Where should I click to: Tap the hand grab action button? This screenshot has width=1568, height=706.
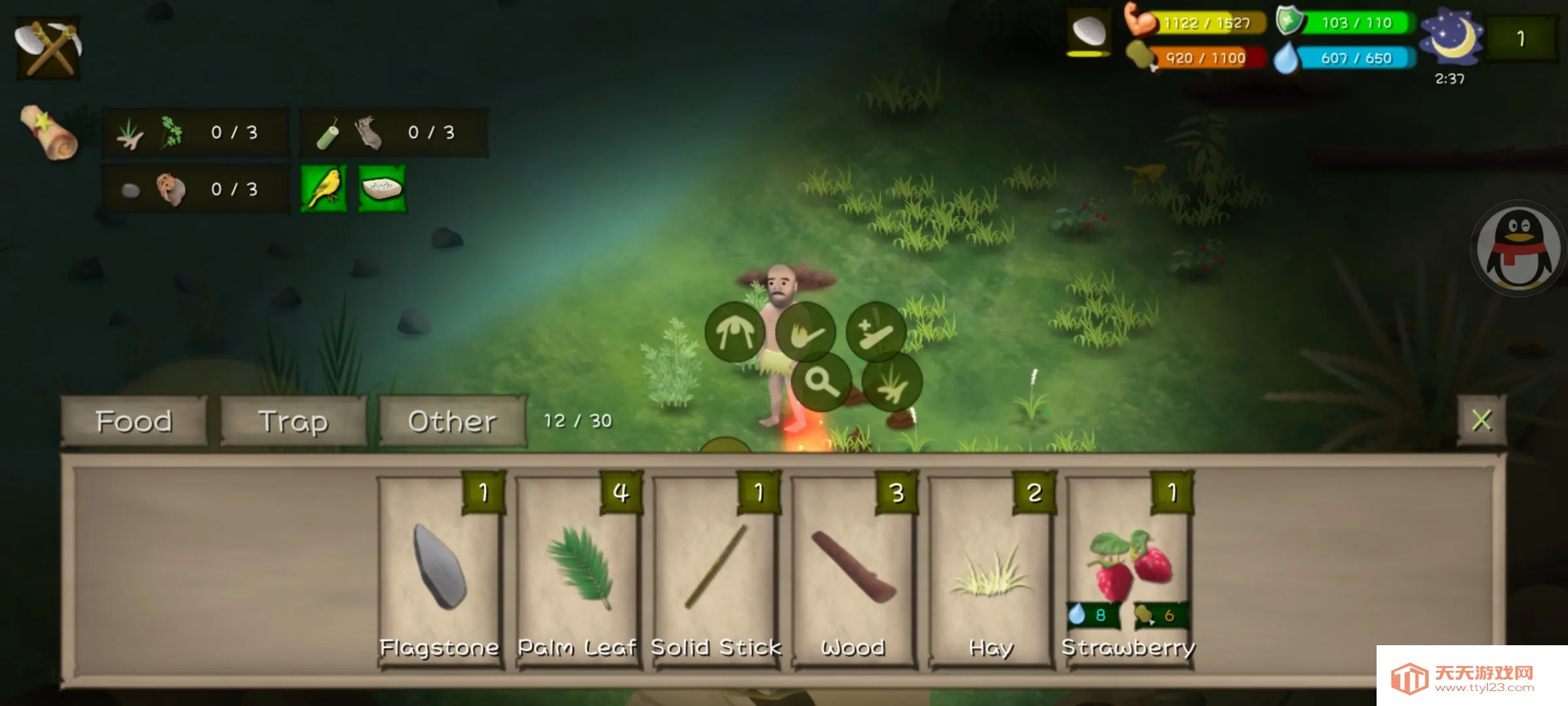(x=806, y=333)
